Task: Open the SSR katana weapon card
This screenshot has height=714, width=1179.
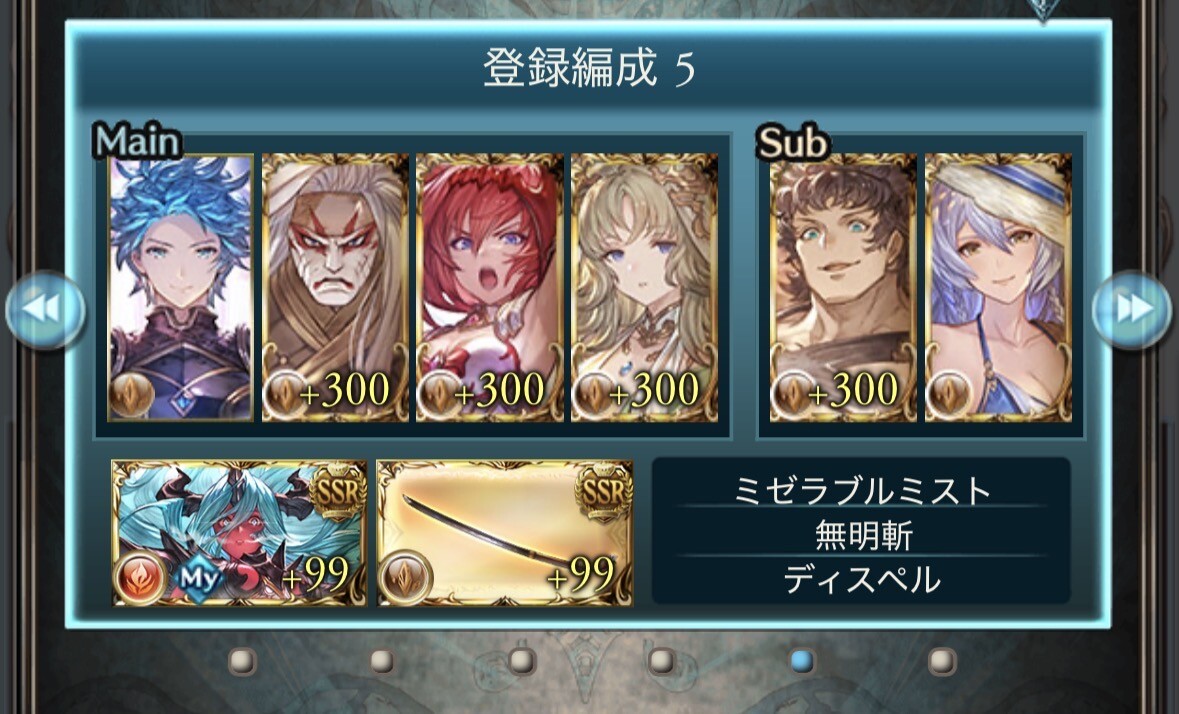Action: (x=505, y=533)
